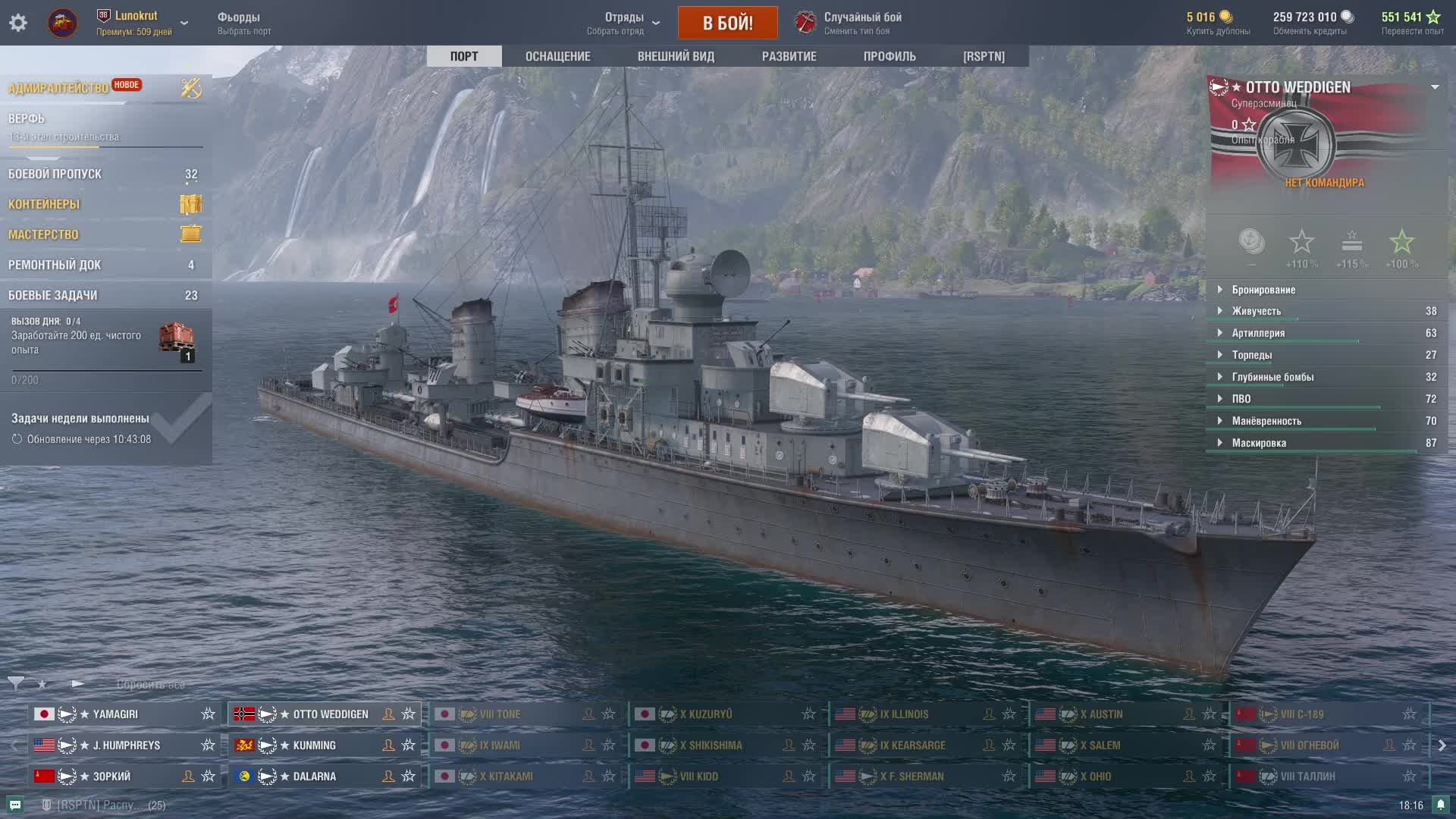Open the ВНЕШНИЙ ВИД tab

click(676, 56)
